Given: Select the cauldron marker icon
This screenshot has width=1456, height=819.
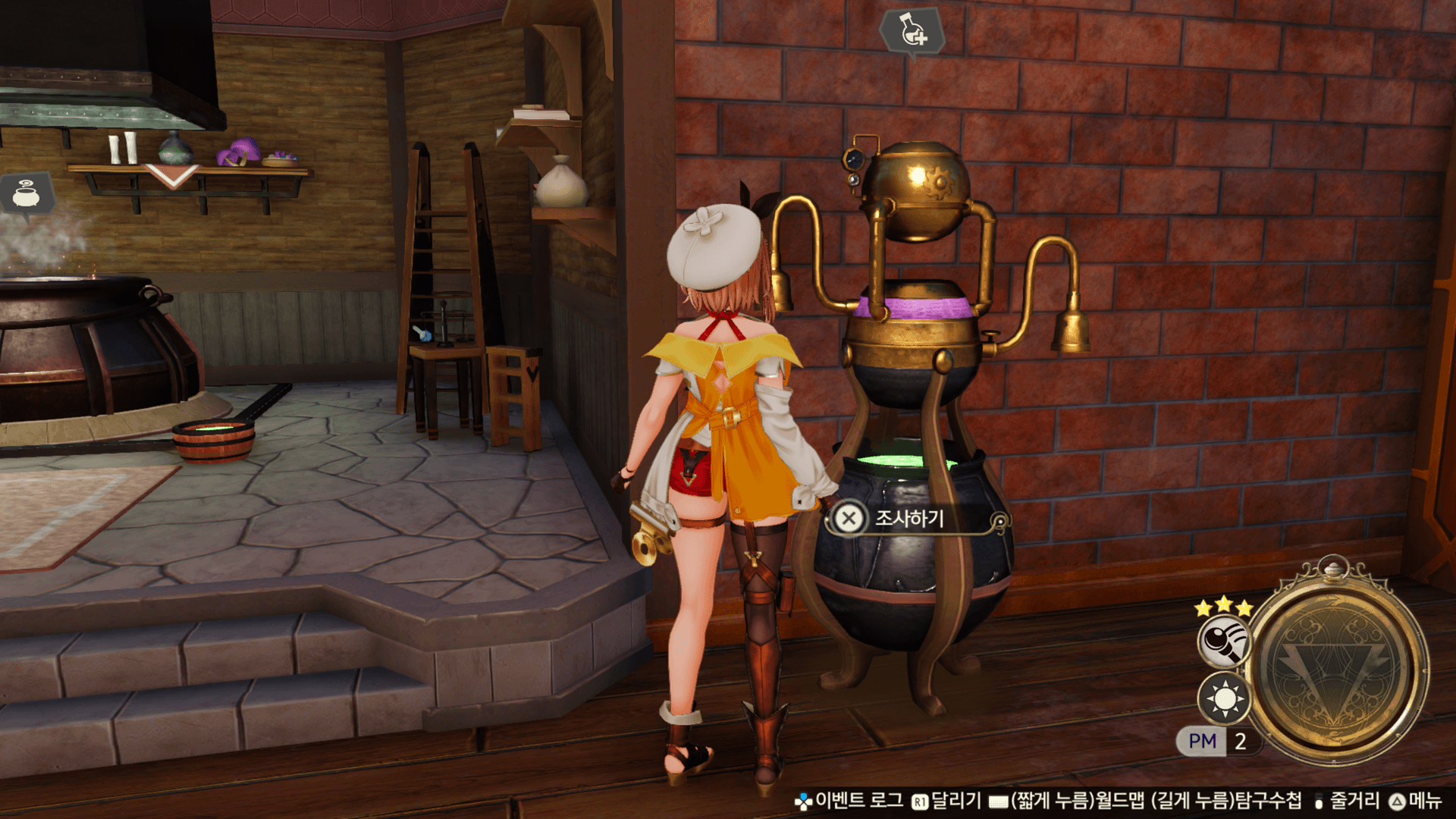Looking at the screenshot, I should click(27, 194).
